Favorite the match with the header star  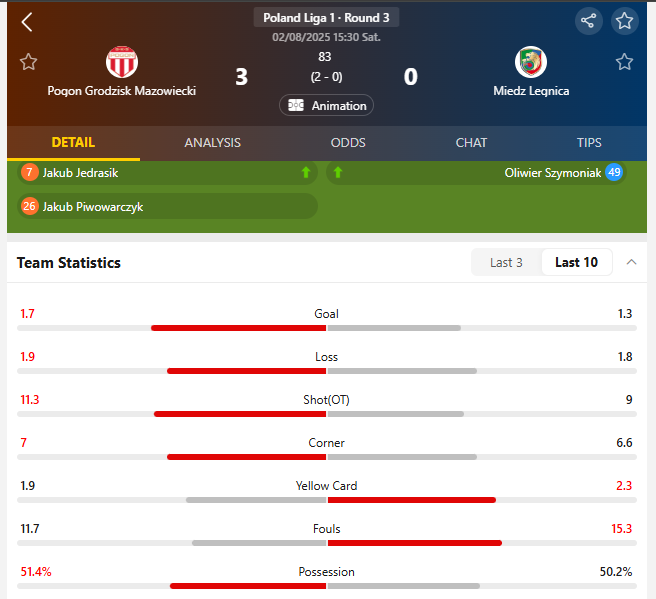[x=625, y=21]
